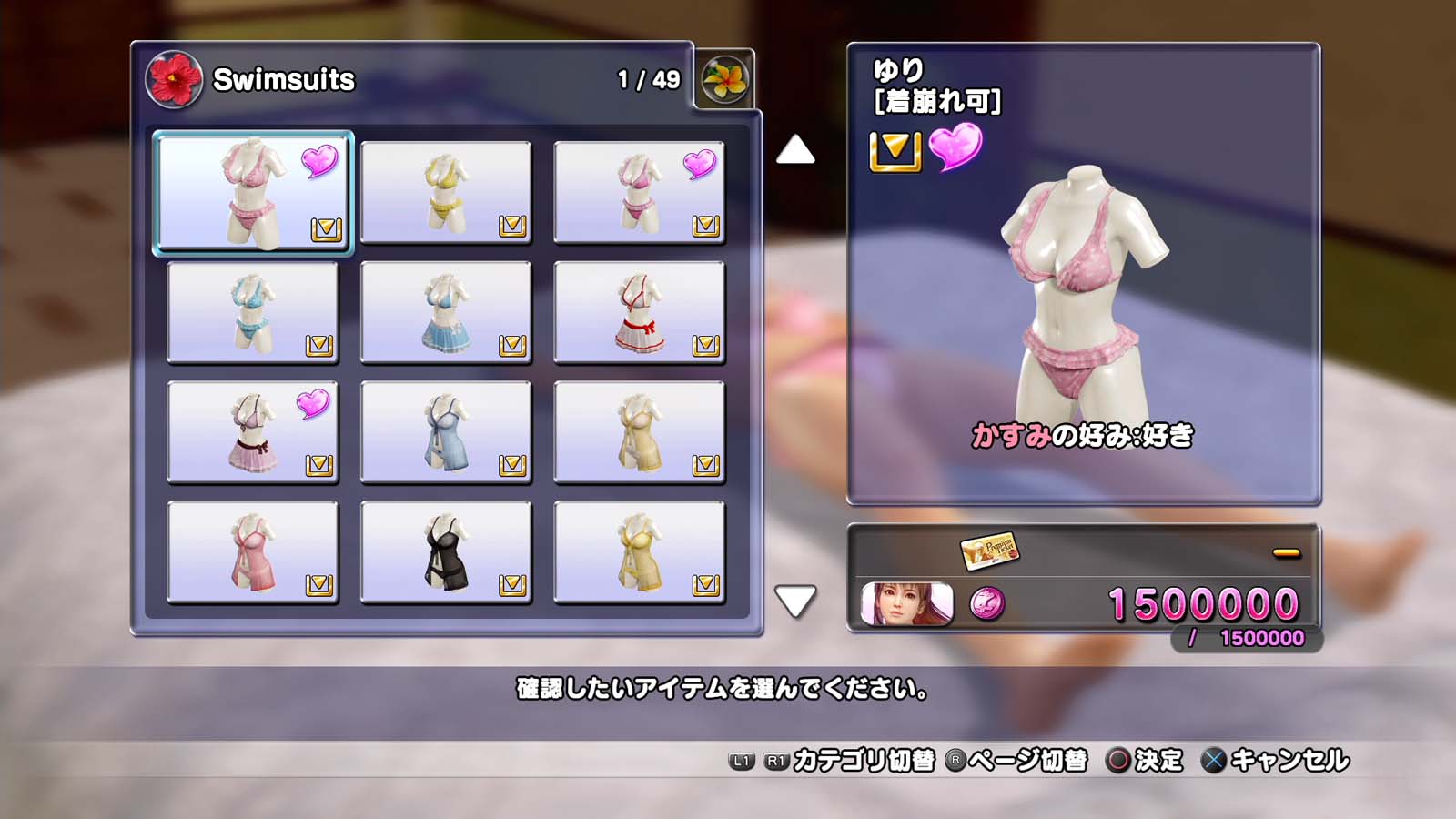Viewport: 1456px width, 819px height.
Task: Click the Premium Ticket icon
Action: 989,550
